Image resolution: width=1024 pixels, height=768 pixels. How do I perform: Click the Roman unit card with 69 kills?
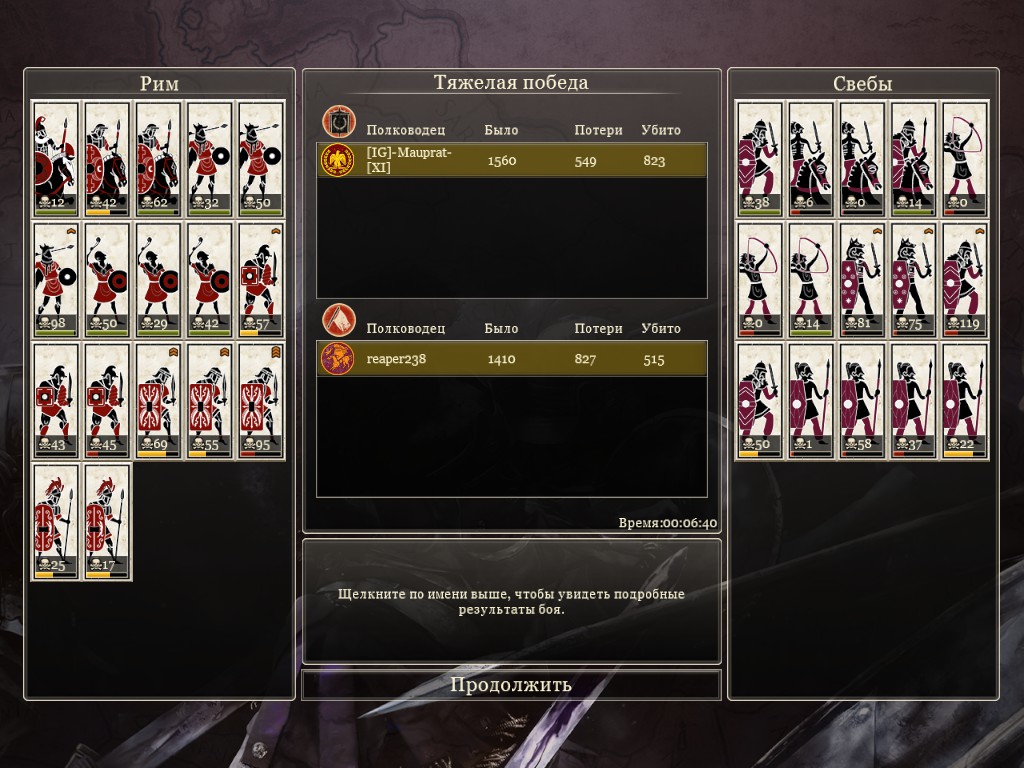[159, 401]
